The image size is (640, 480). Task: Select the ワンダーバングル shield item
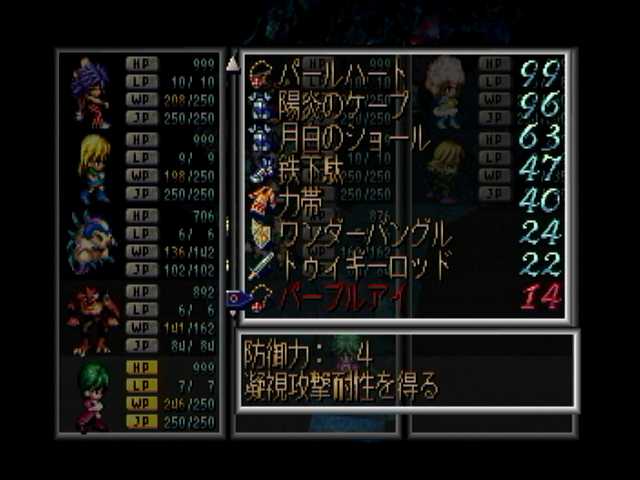point(352,233)
